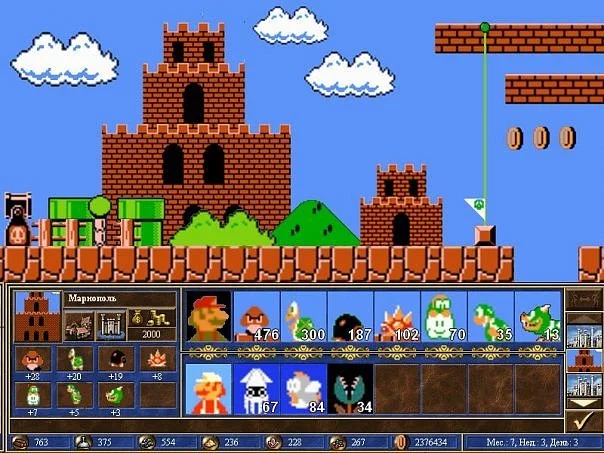604x453 pixels.
Task: Select the Blooper stack of 67
Action: pos(255,389)
